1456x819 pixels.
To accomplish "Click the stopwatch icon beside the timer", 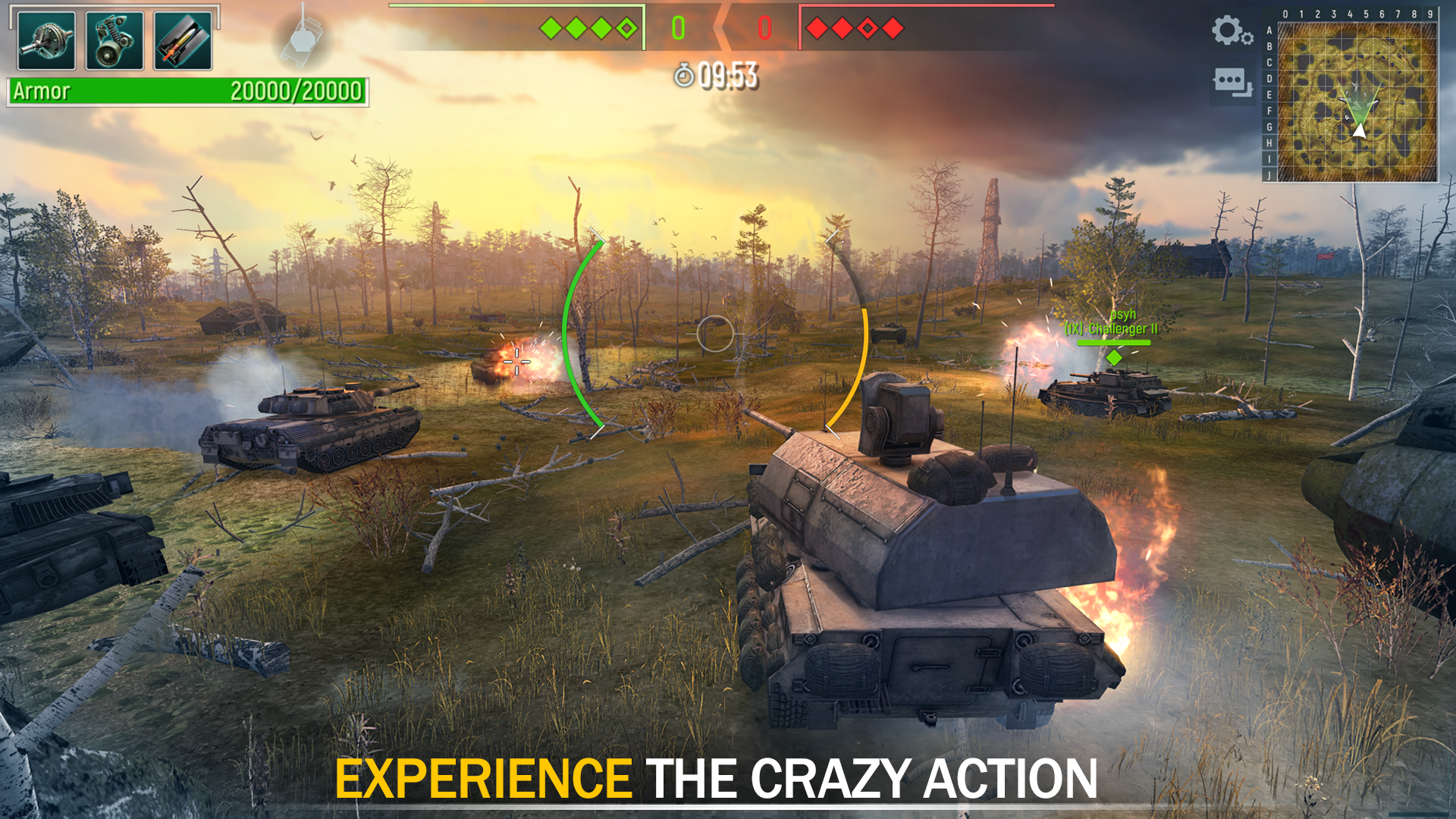I will coord(685,76).
